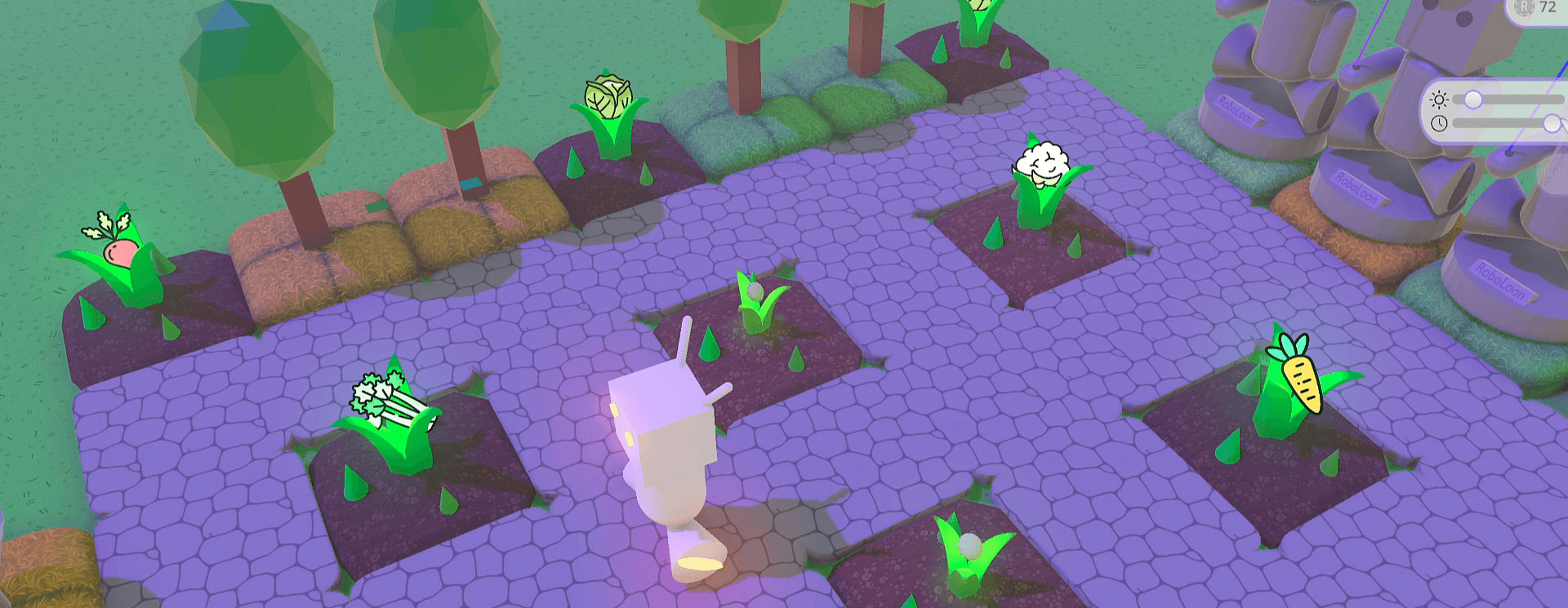Click the R coin currency icon
This screenshot has height=608, width=1568.
pos(1523,10)
